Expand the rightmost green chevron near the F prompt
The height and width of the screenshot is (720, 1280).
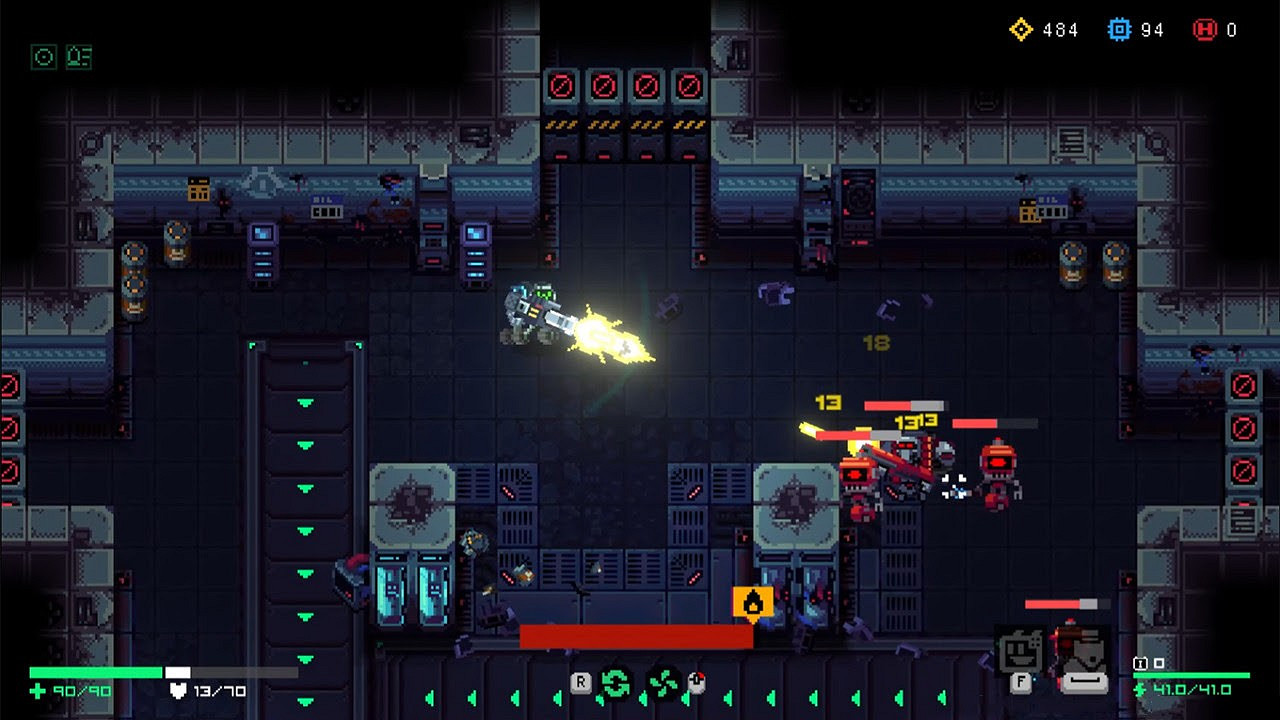click(940, 697)
